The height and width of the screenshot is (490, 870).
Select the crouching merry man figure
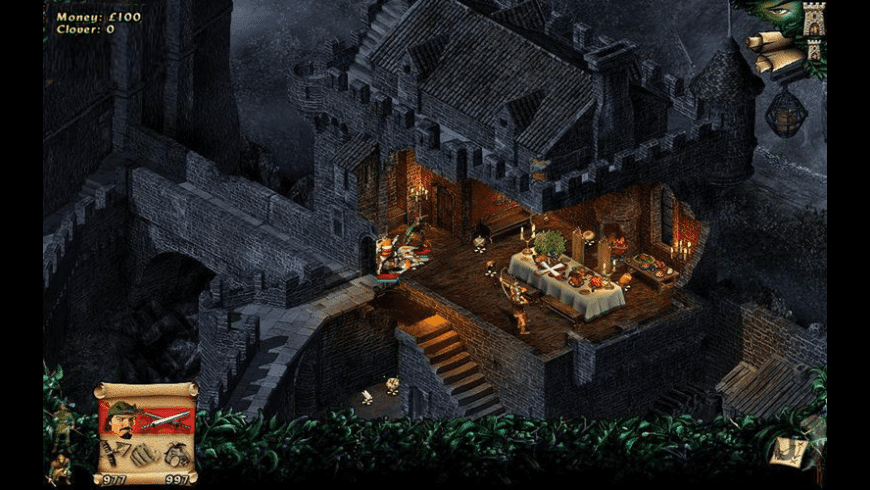coord(62,464)
